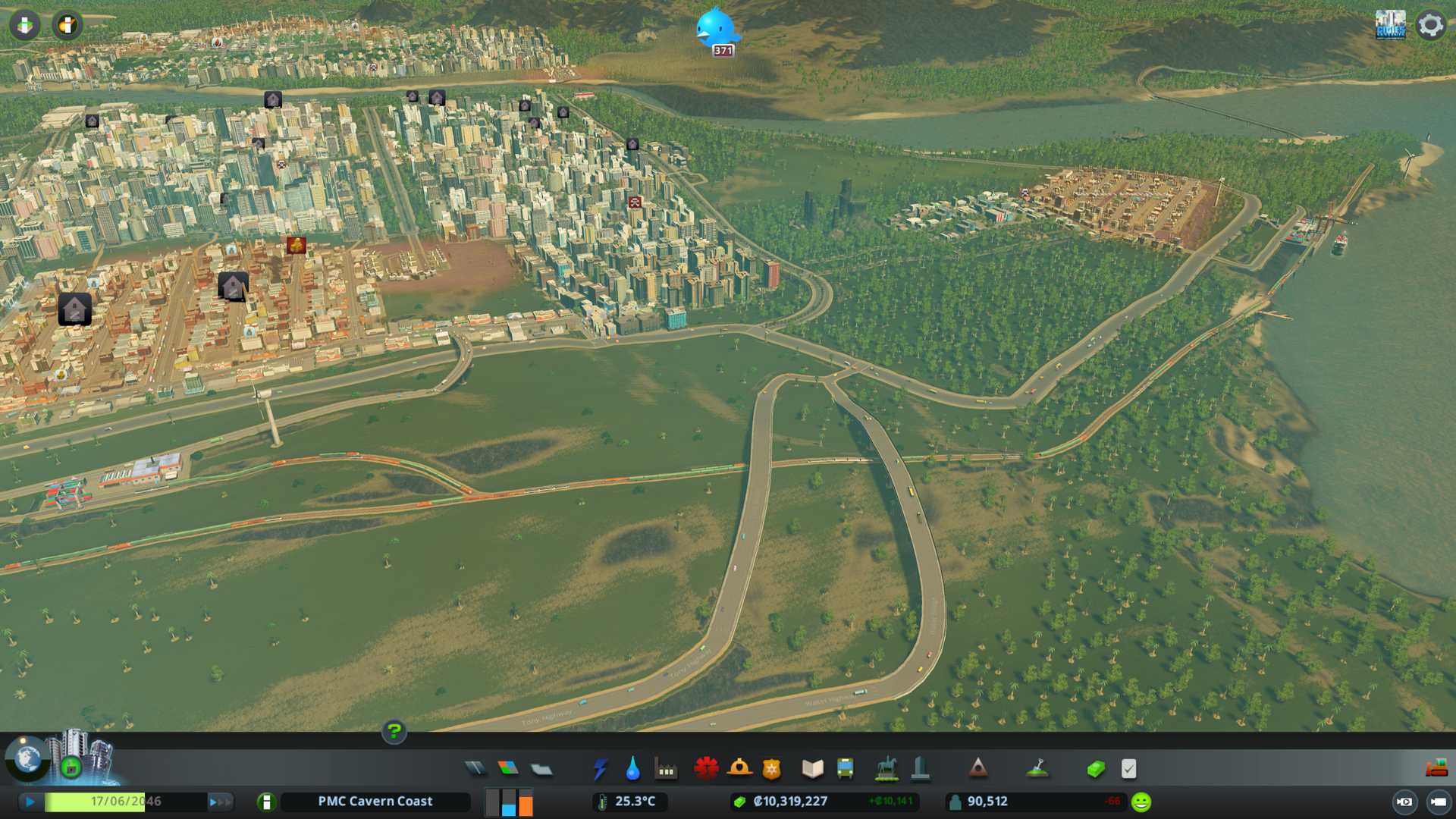Select the Public Transport bus icon
This screenshot has height=819, width=1456.
(x=845, y=769)
